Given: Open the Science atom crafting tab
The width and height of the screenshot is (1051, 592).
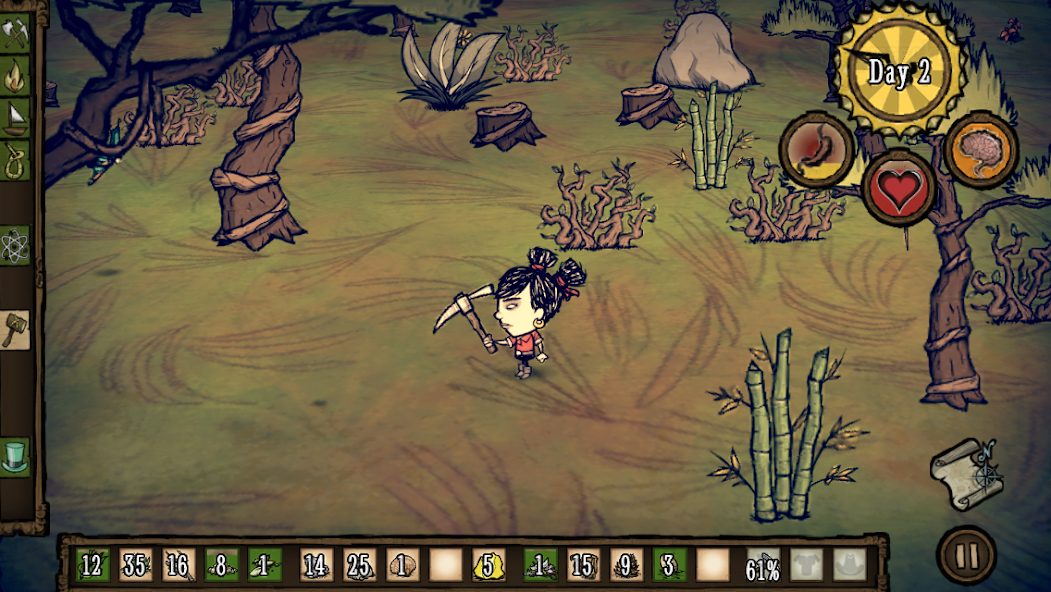Looking at the screenshot, I should [15, 244].
